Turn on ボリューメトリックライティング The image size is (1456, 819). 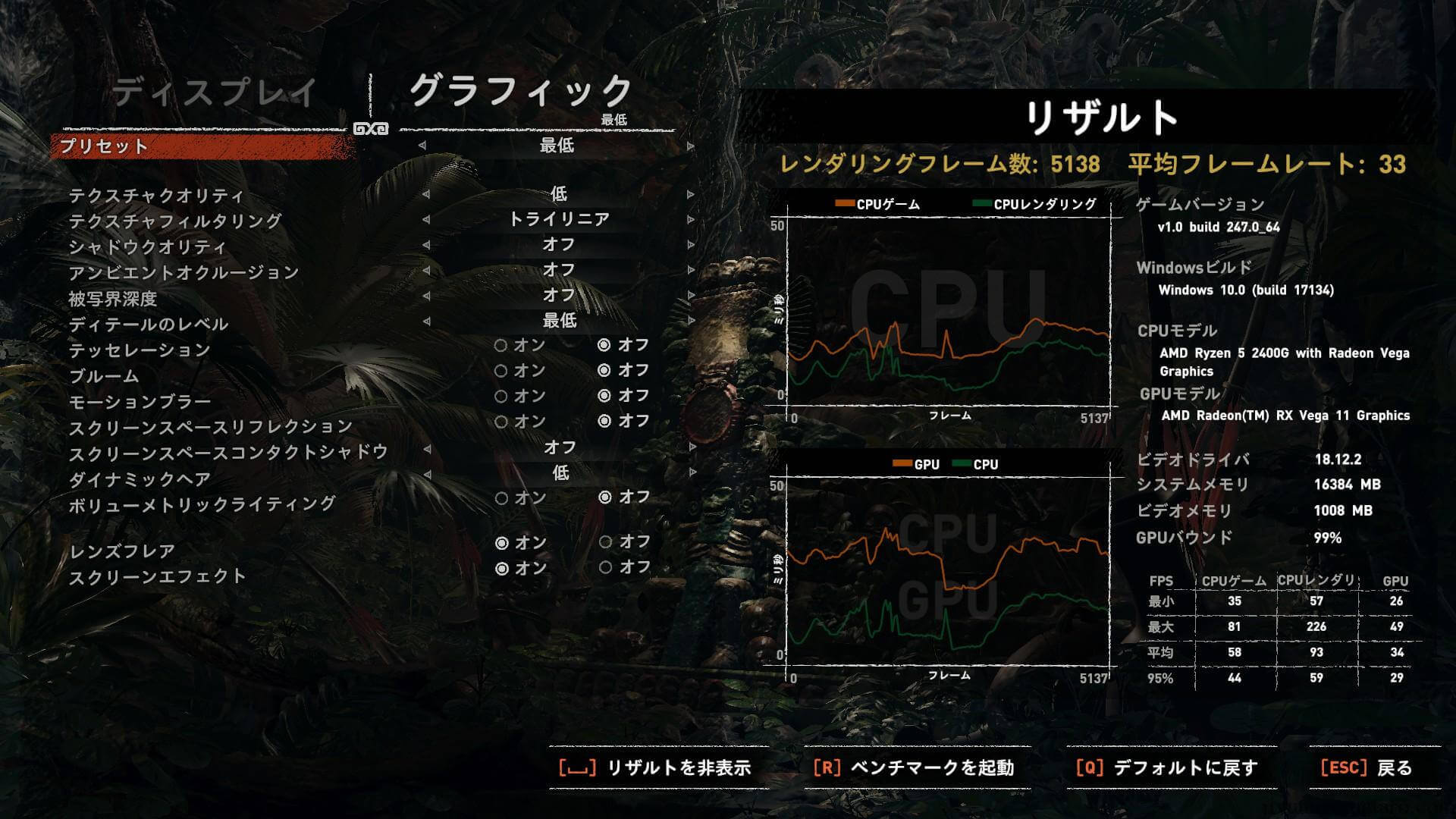coord(500,498)
